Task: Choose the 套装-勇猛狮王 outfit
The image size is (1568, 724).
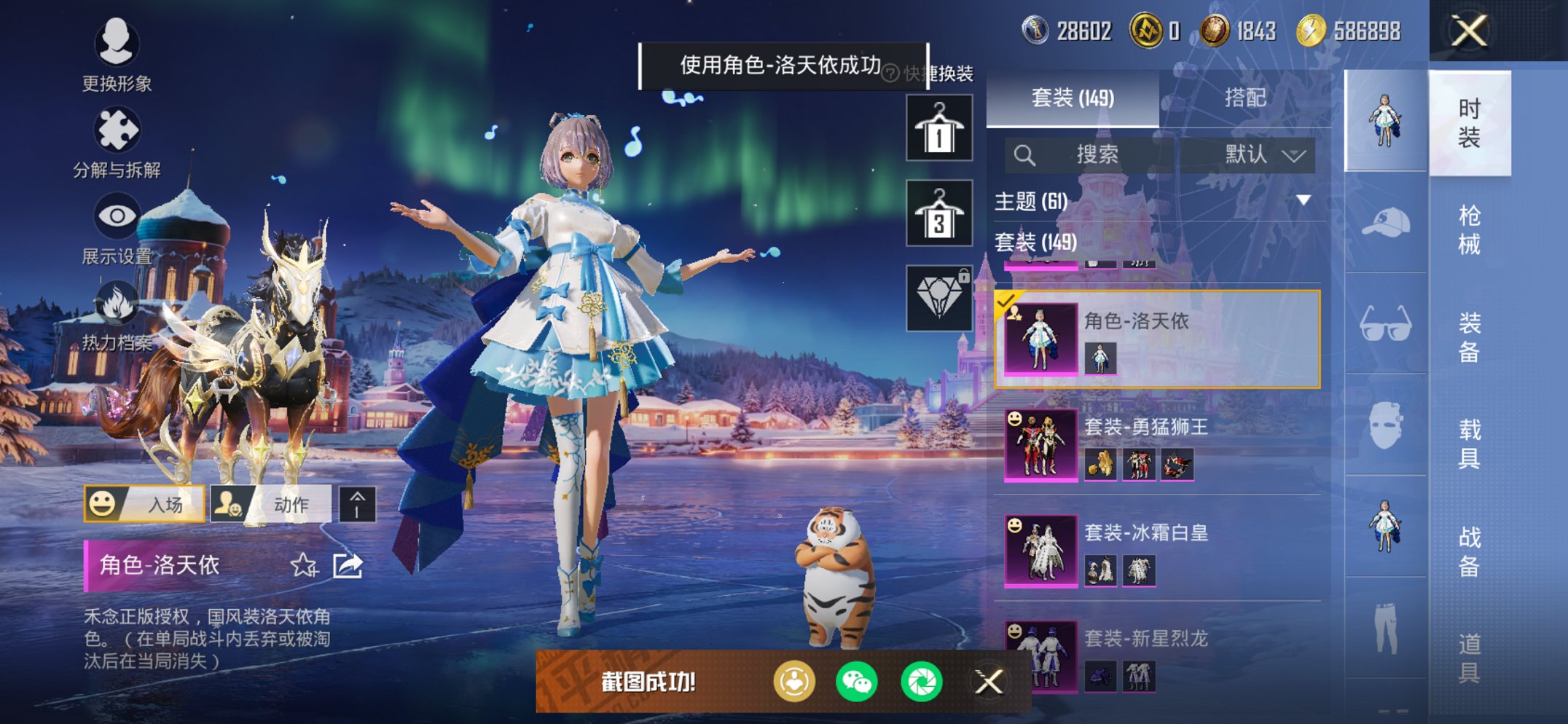Action: pyautogui.click(x=1157, y=444)
